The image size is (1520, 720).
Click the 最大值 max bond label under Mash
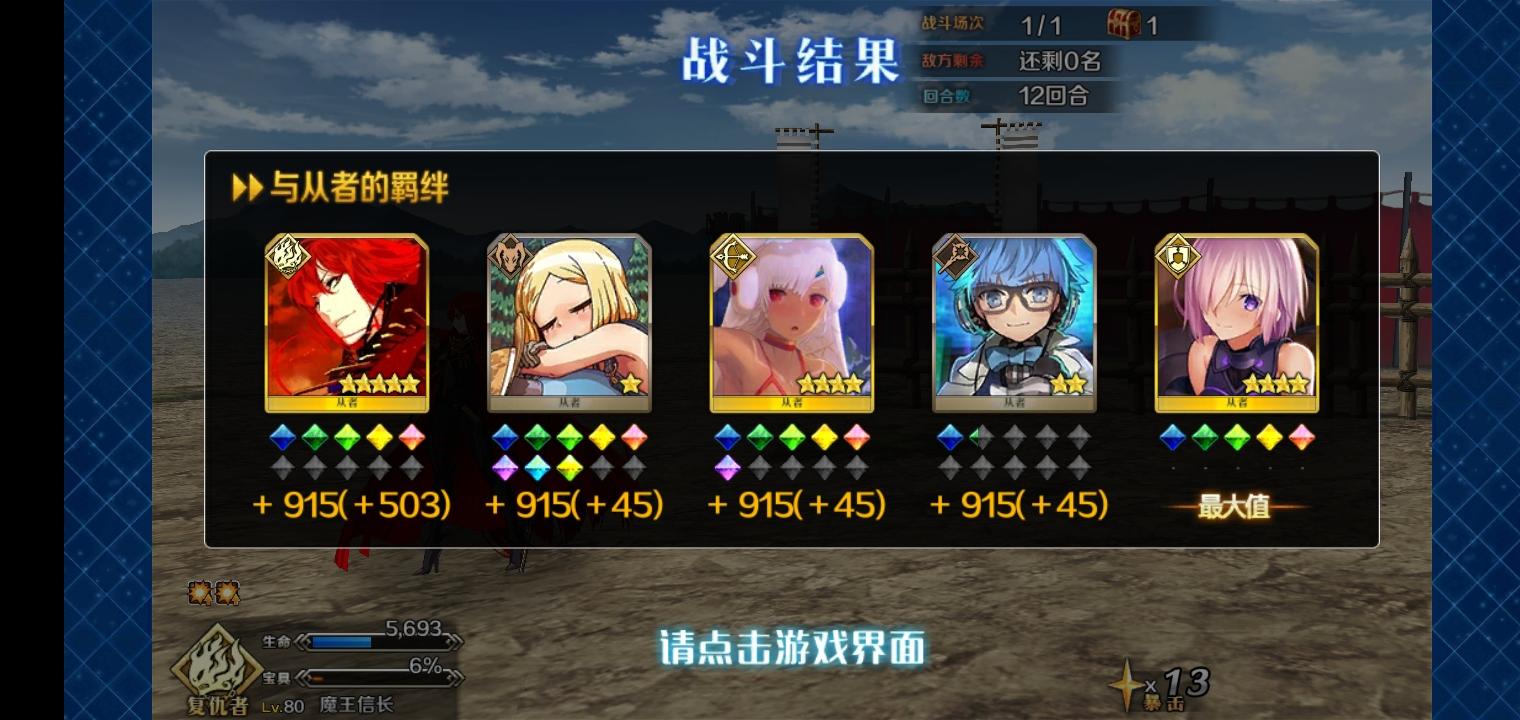(1238, 504)
